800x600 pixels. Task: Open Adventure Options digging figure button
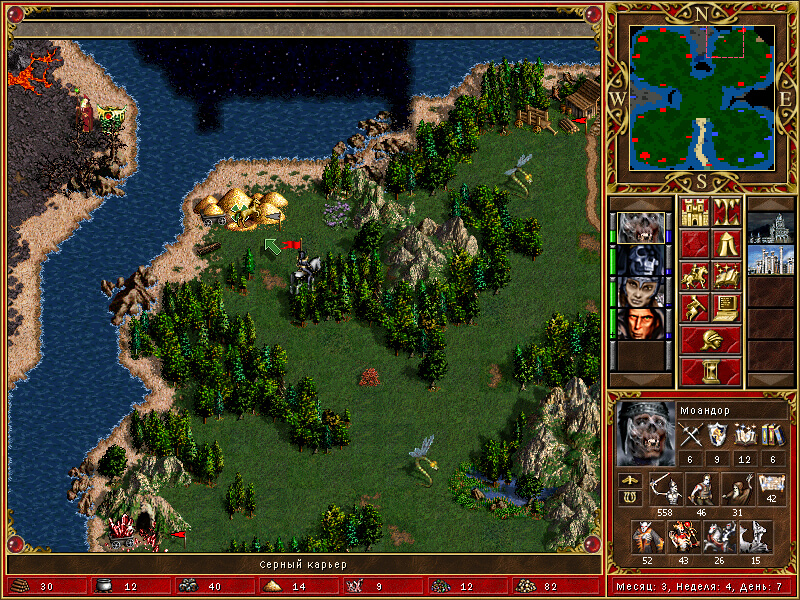click(695, 308)
